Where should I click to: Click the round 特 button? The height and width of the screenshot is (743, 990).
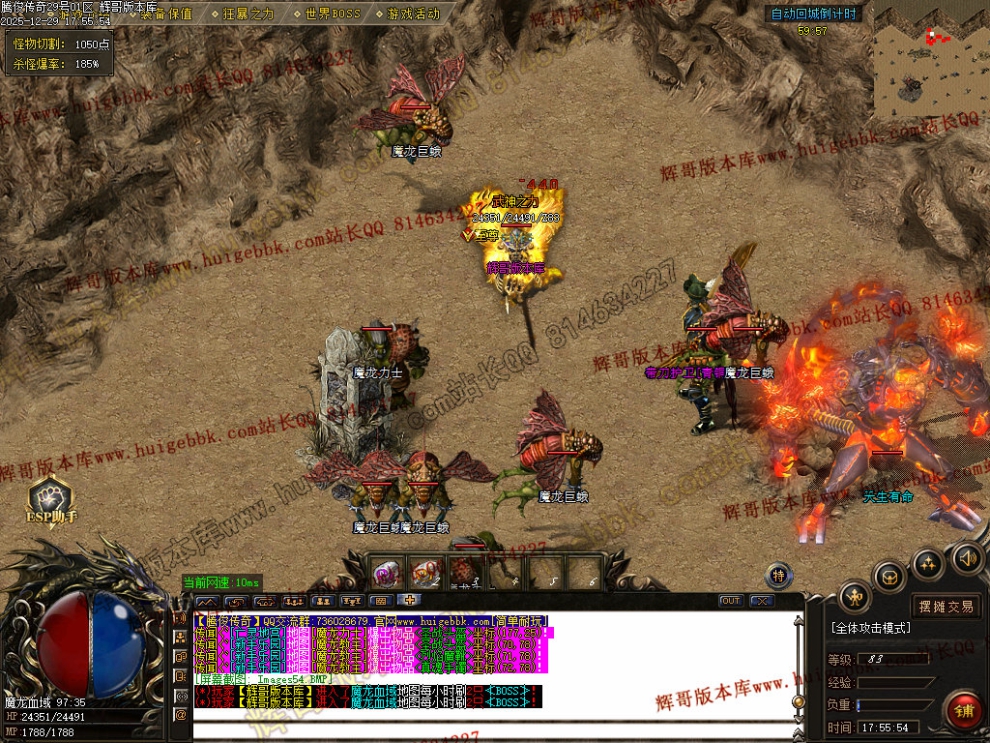coord(780,575)
